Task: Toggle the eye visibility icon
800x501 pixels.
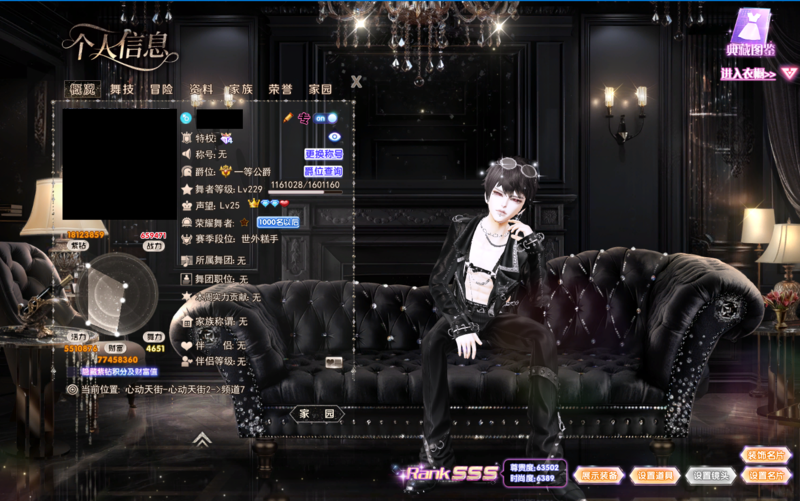Action: coord(335,137)
